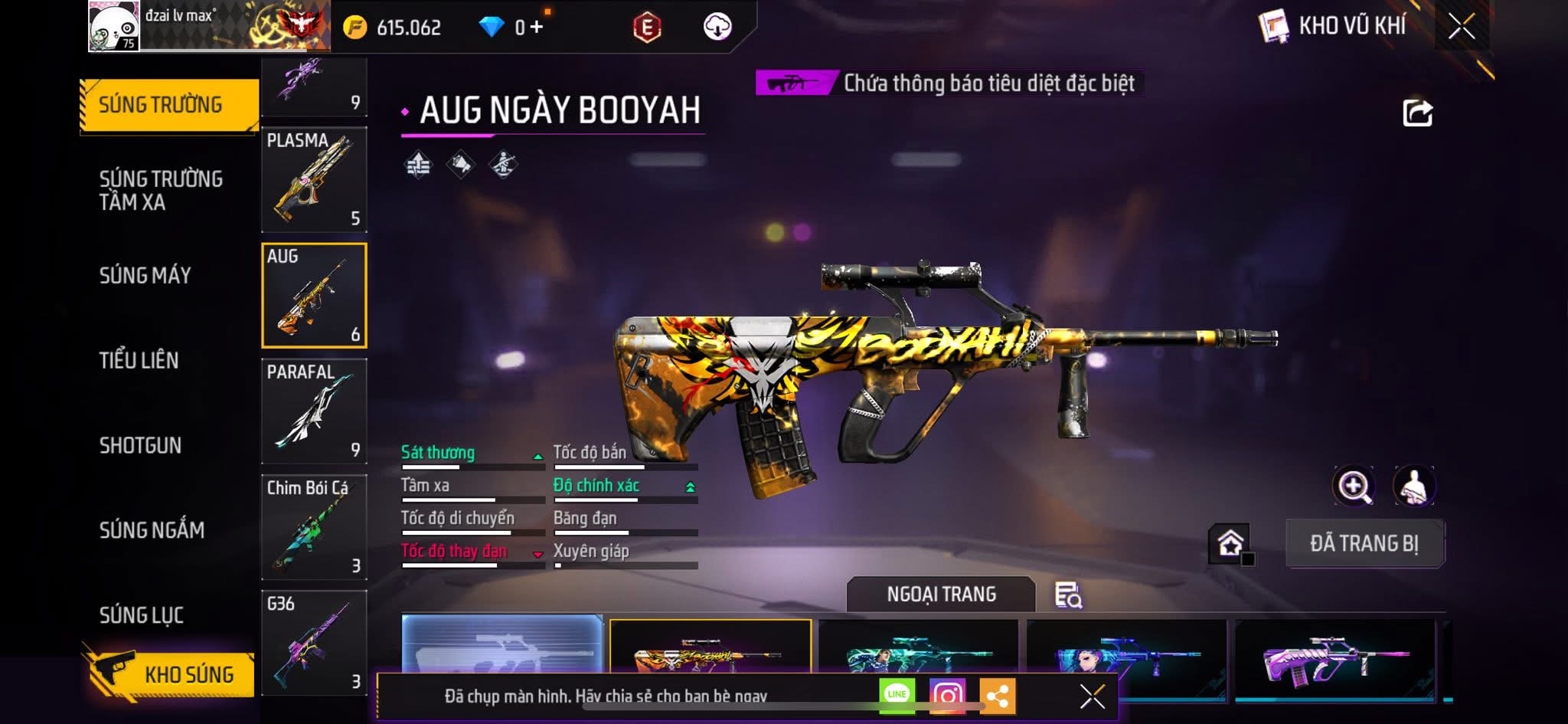
Task: Share the AUG skin via share icon
Action: click(x=1417, y=113)
